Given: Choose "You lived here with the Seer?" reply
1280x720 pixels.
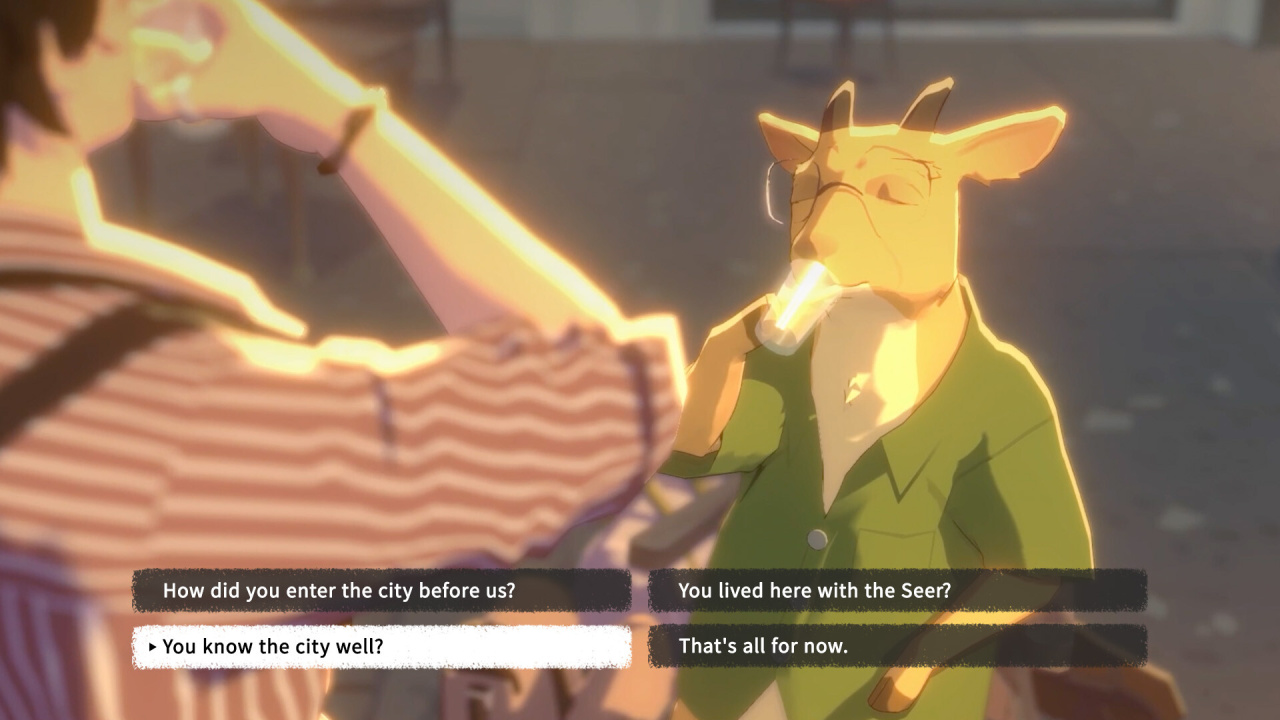Looking at the screenshot, I should coord(897,590).
